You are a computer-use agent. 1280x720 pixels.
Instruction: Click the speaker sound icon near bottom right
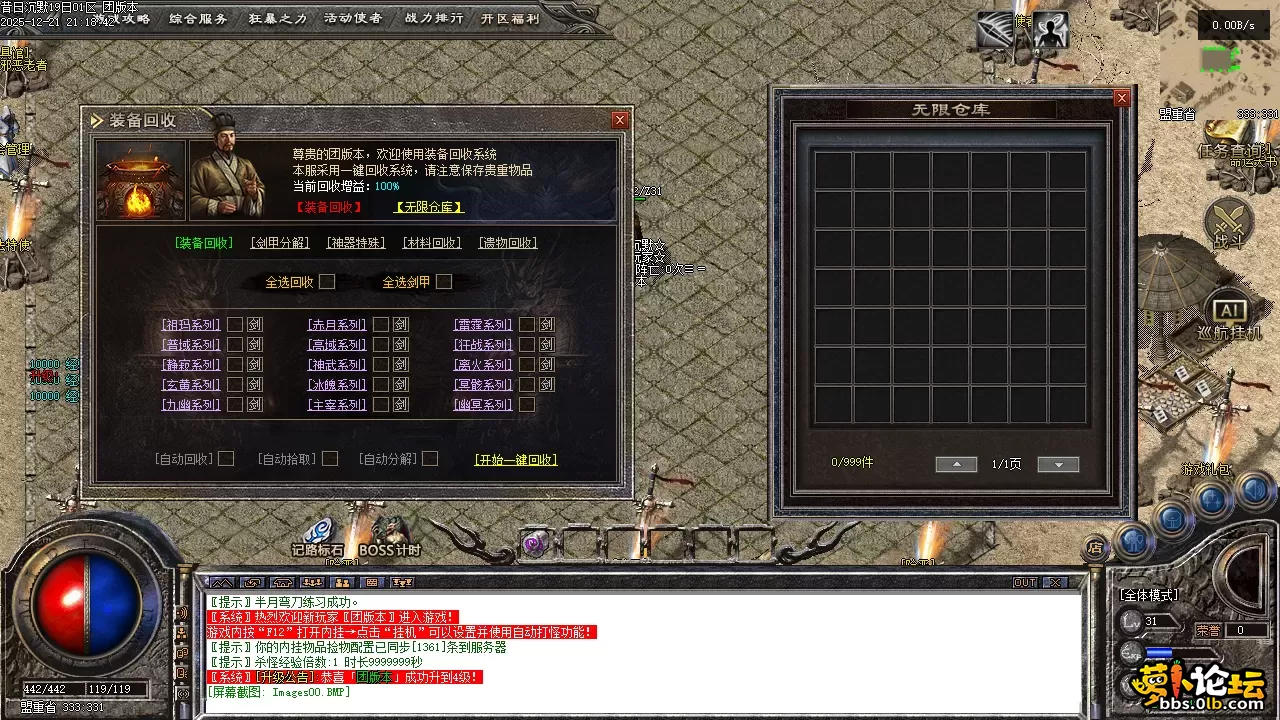pos(1255,490)
